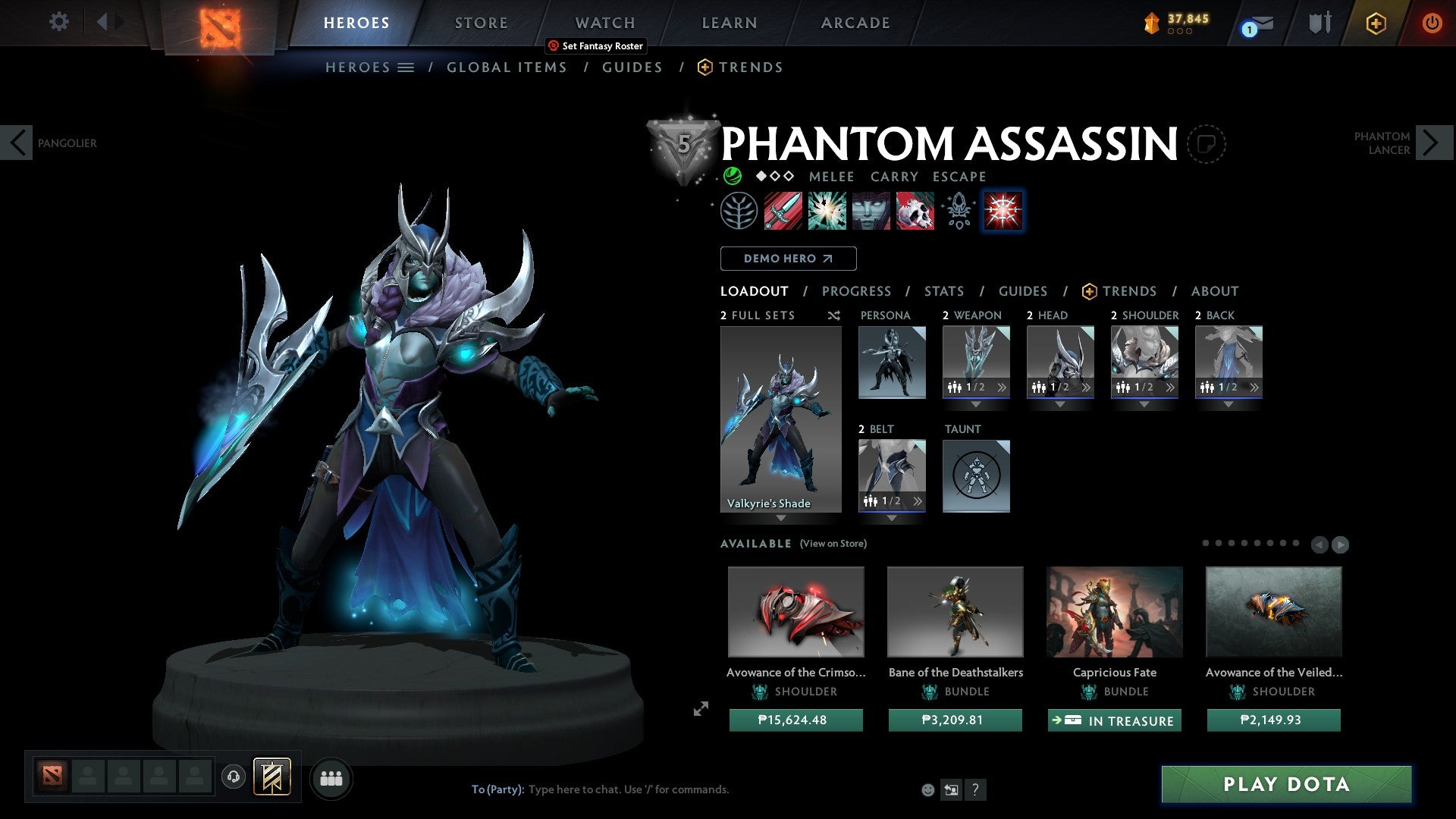Viewport: 1456px width, 819px height.
Task: Open the voice chat headset icon
Action: point(234,778)
